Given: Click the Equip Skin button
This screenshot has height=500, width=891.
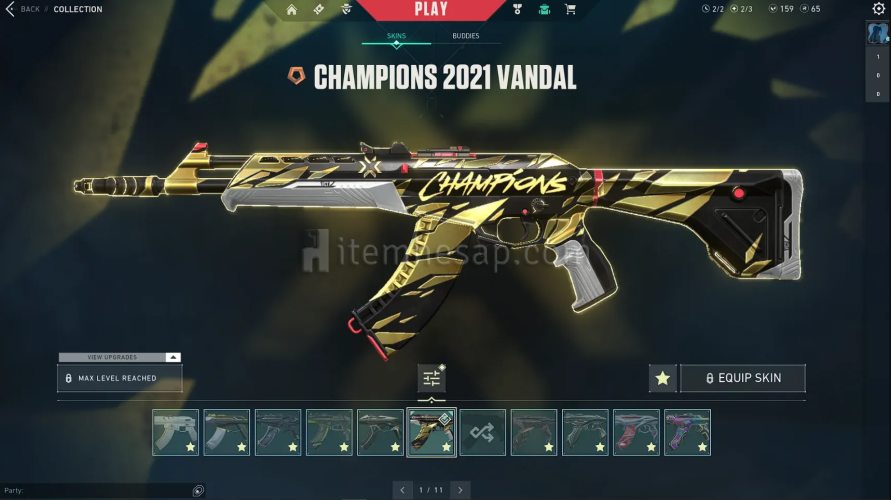Looking at the screenshot, I should pyautogui.click(x=743, y=378).
